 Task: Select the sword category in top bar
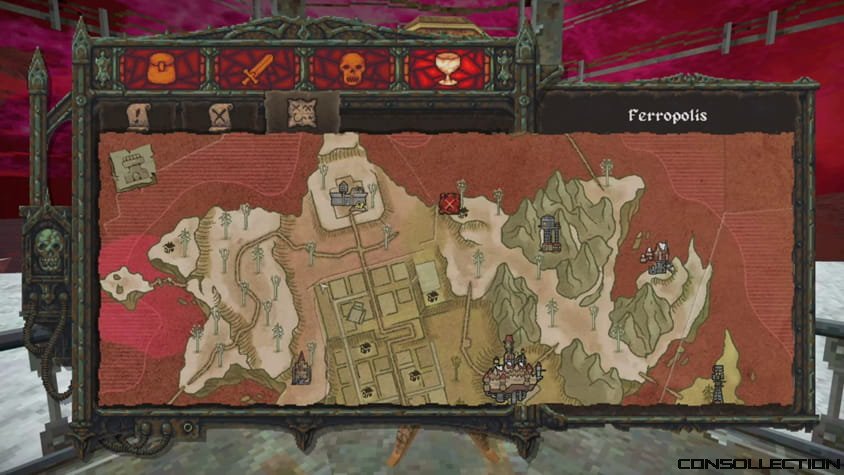(x=257, y=69)
